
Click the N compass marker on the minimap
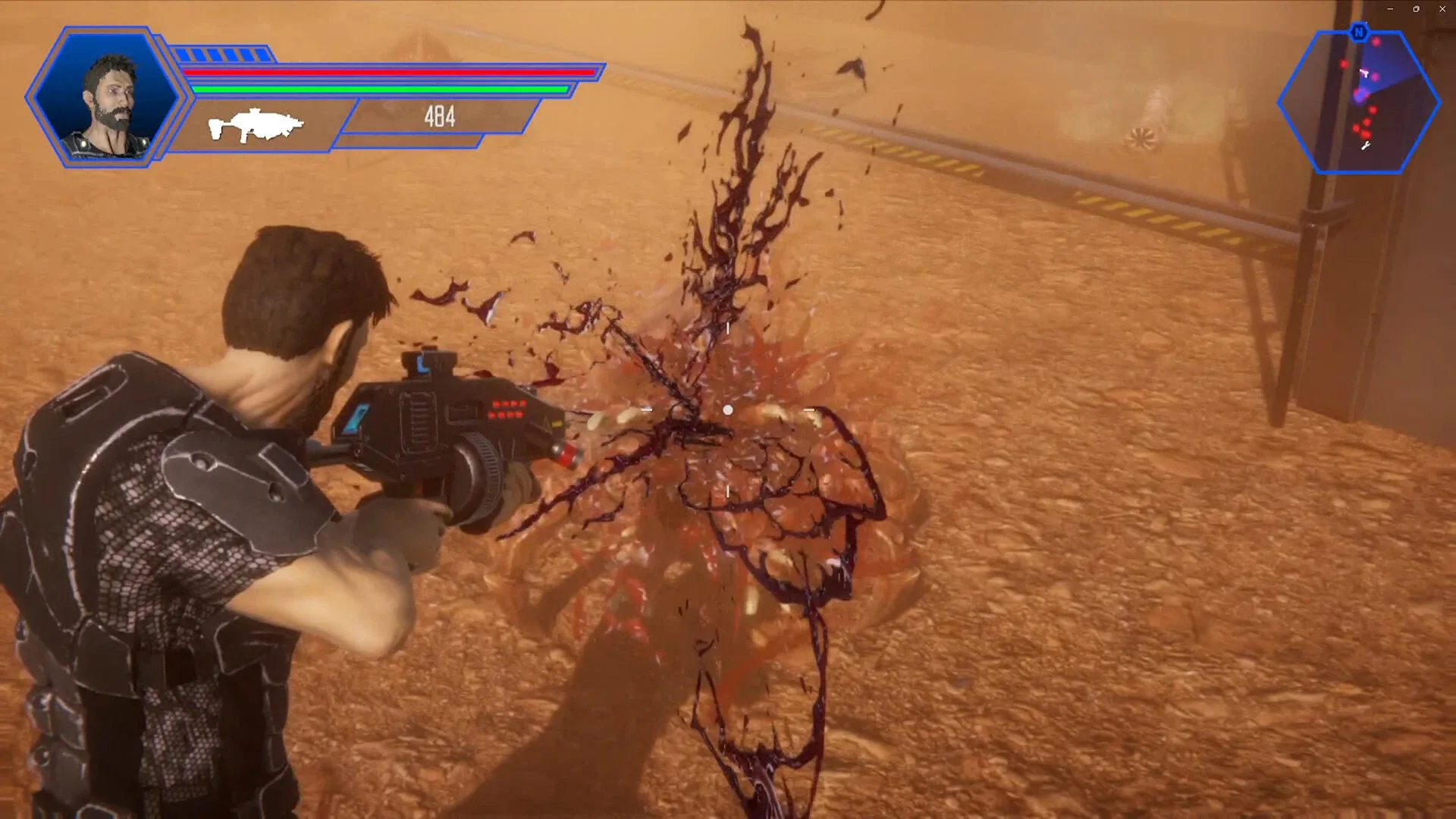(x=1358, y=32)
